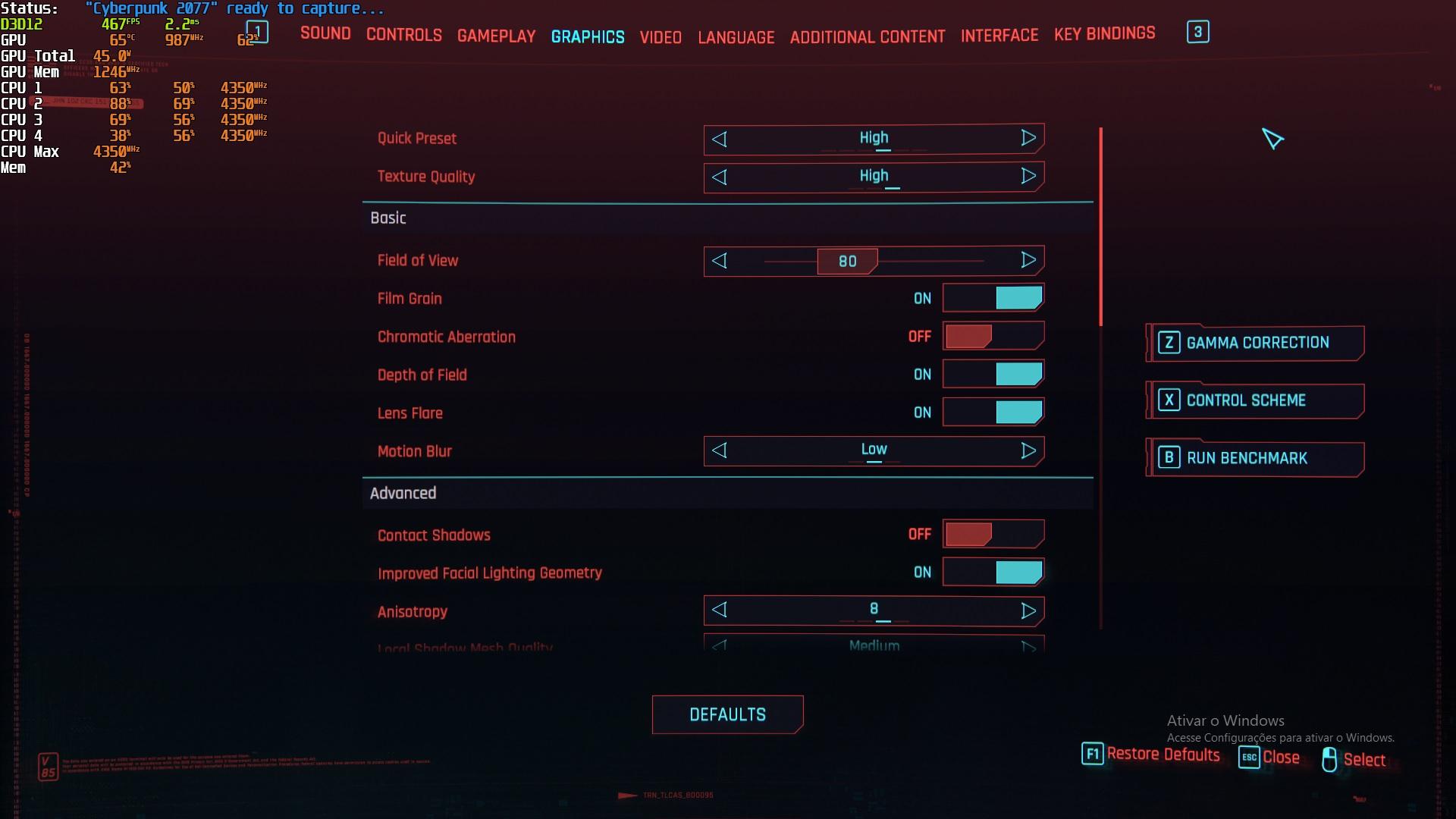Click the left arrow on Texture Quality

pos(720,177)
